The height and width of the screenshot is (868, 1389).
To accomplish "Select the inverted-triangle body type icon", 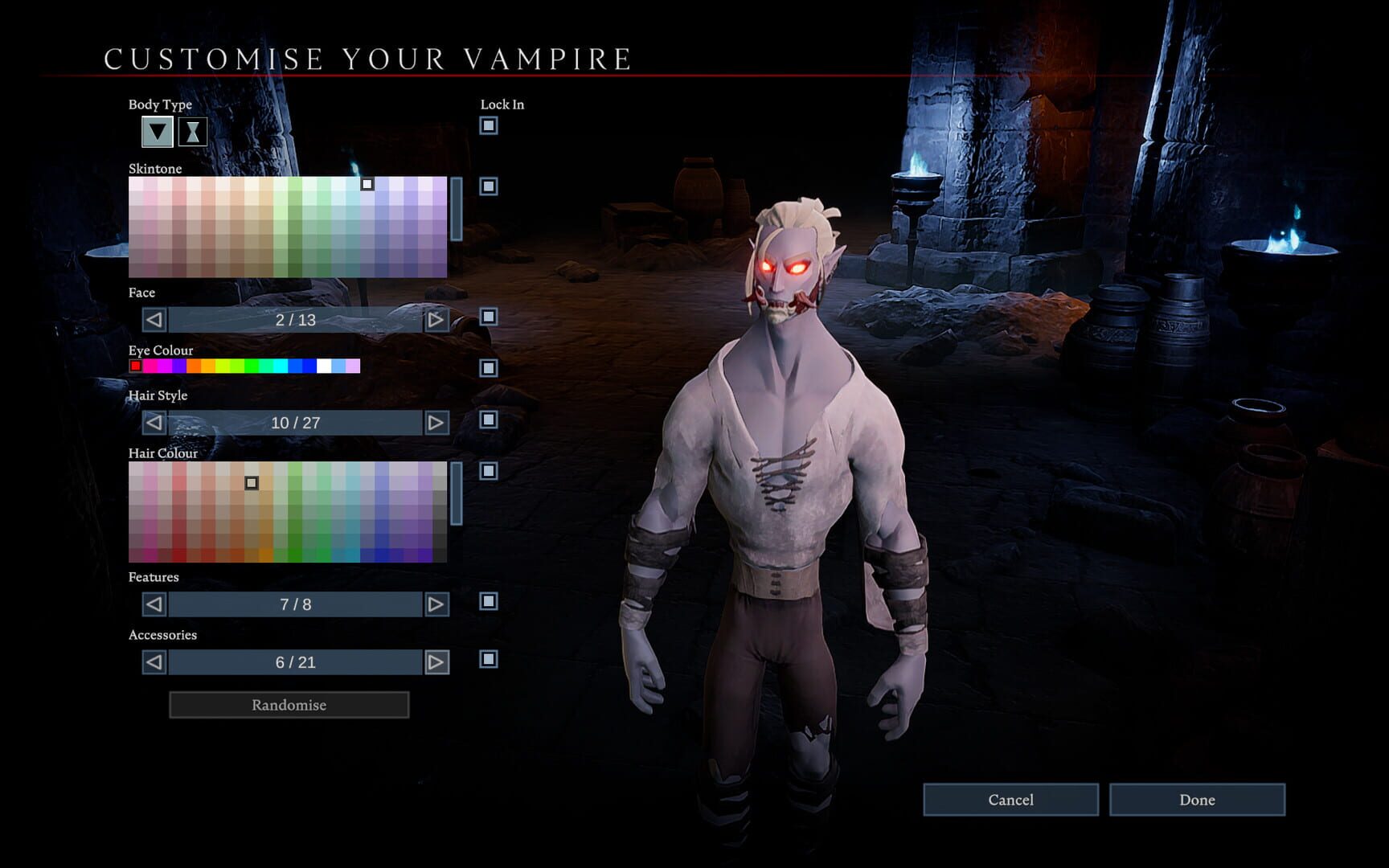I will tap(156, 131).
